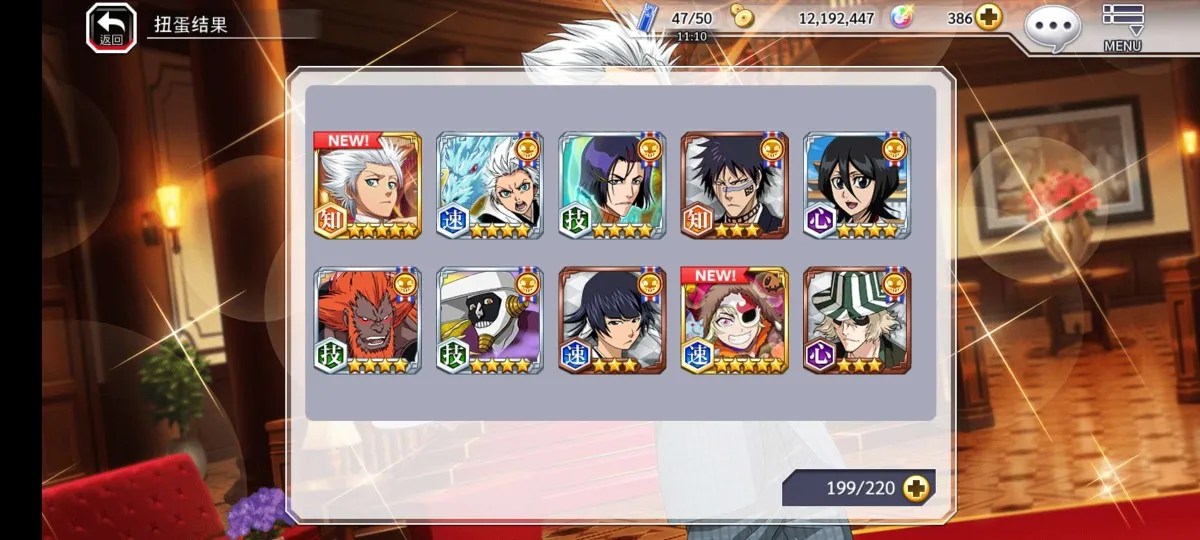Viewport: 1200px width, 540px height.
Task: Select the red-furred beast character card
Action: [x=367, y=320]
